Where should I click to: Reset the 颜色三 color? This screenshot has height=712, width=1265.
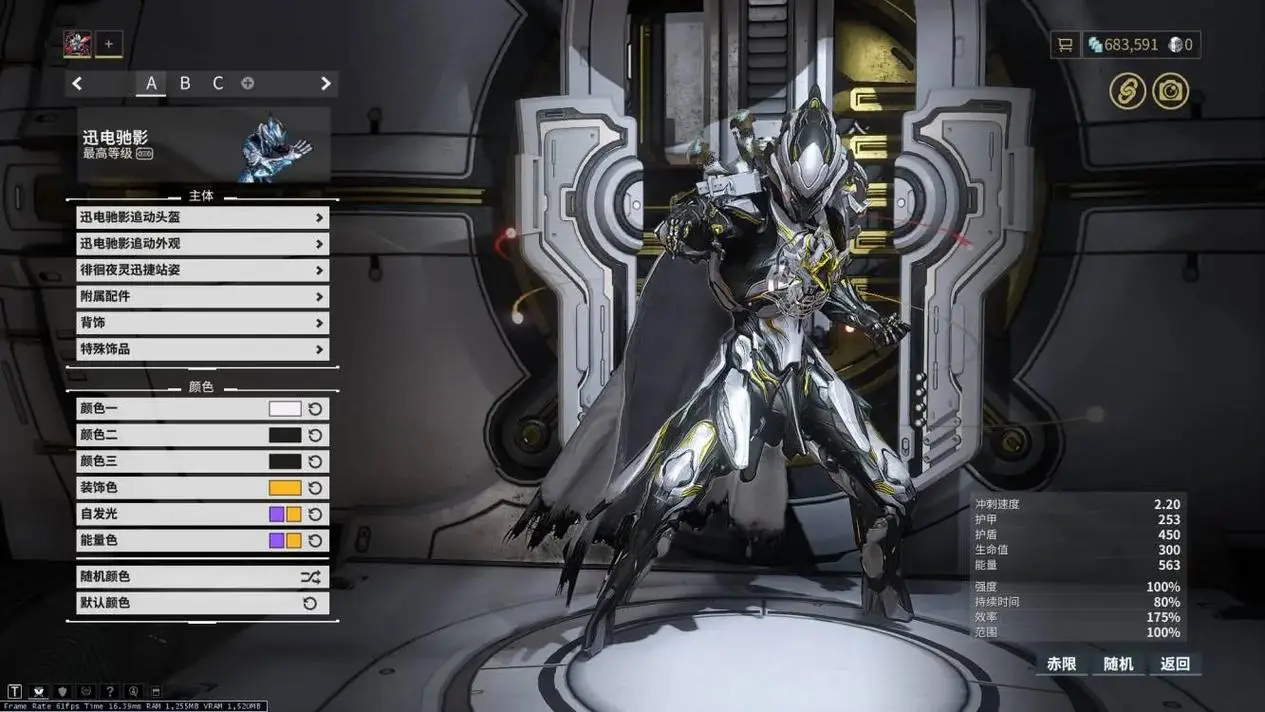click(x=315, y=462)
